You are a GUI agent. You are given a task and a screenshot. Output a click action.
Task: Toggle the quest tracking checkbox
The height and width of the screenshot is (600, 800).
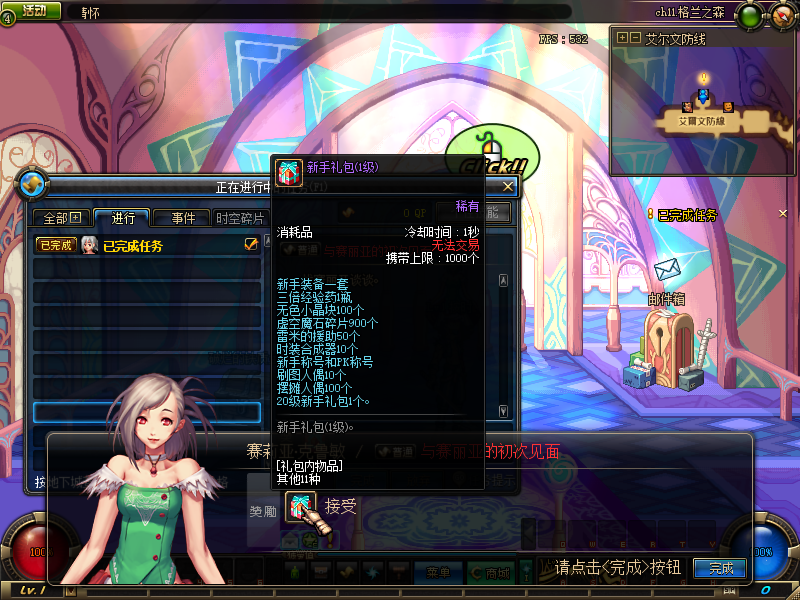[x=251, y=244]
